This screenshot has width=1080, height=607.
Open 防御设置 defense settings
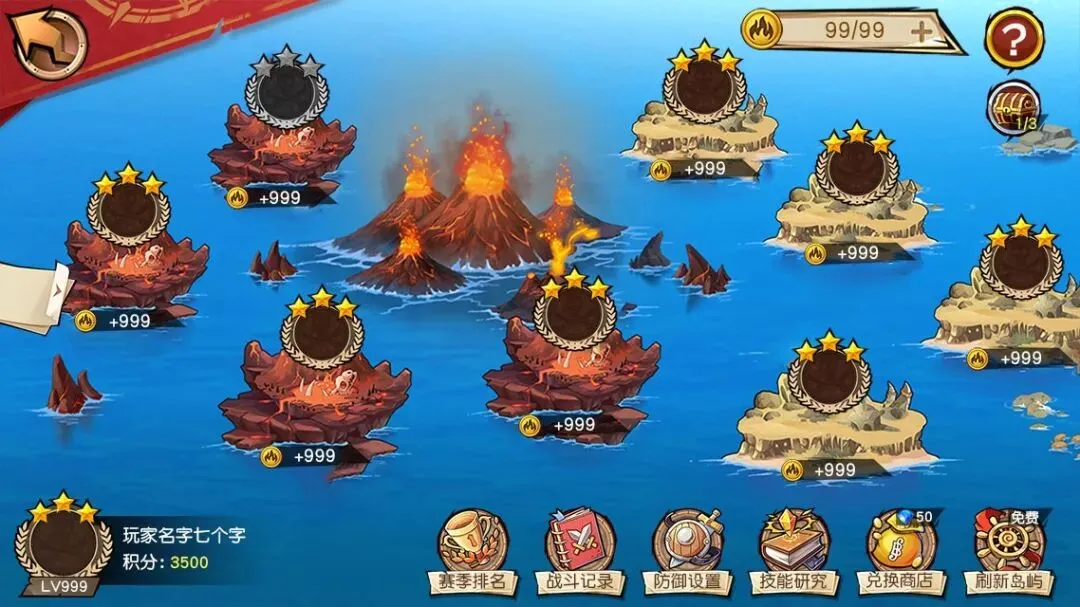pos(688,552)
